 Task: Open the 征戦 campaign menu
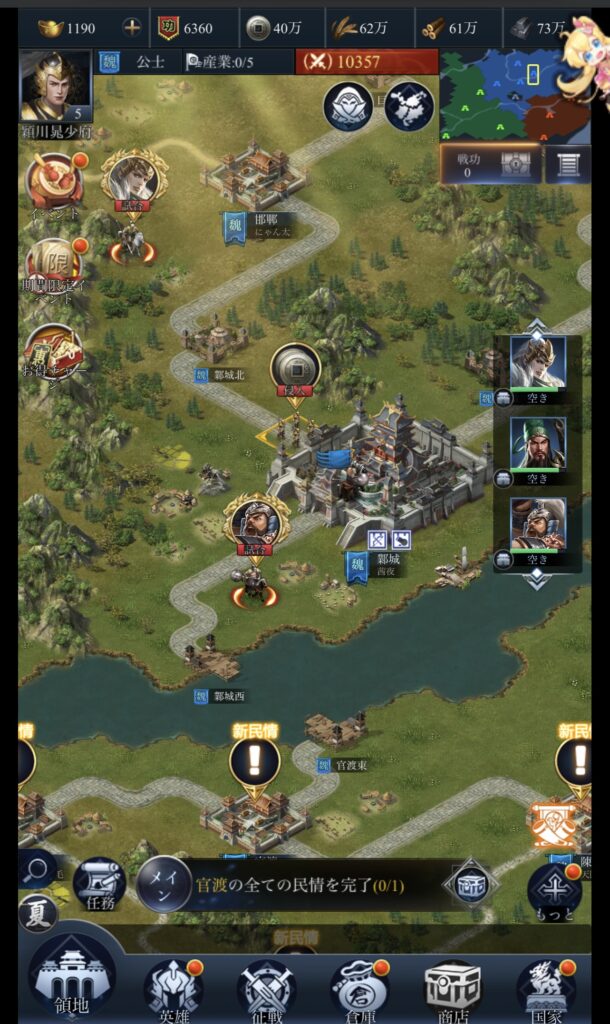click(265, 987)
